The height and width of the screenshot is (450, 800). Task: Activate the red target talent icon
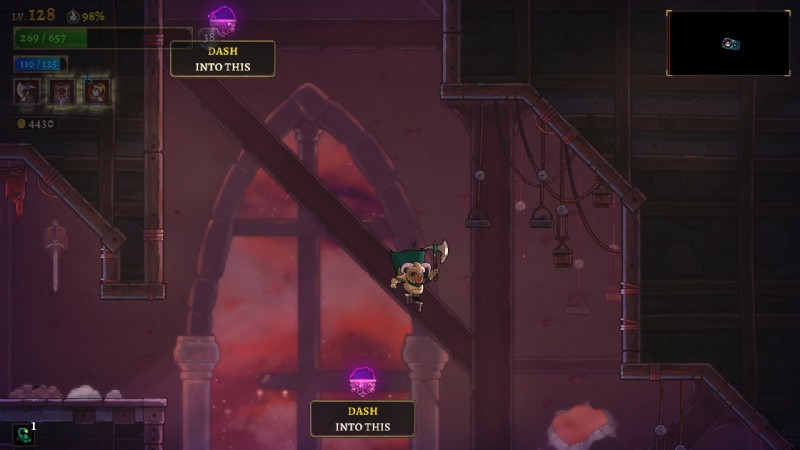coord(62,93)
